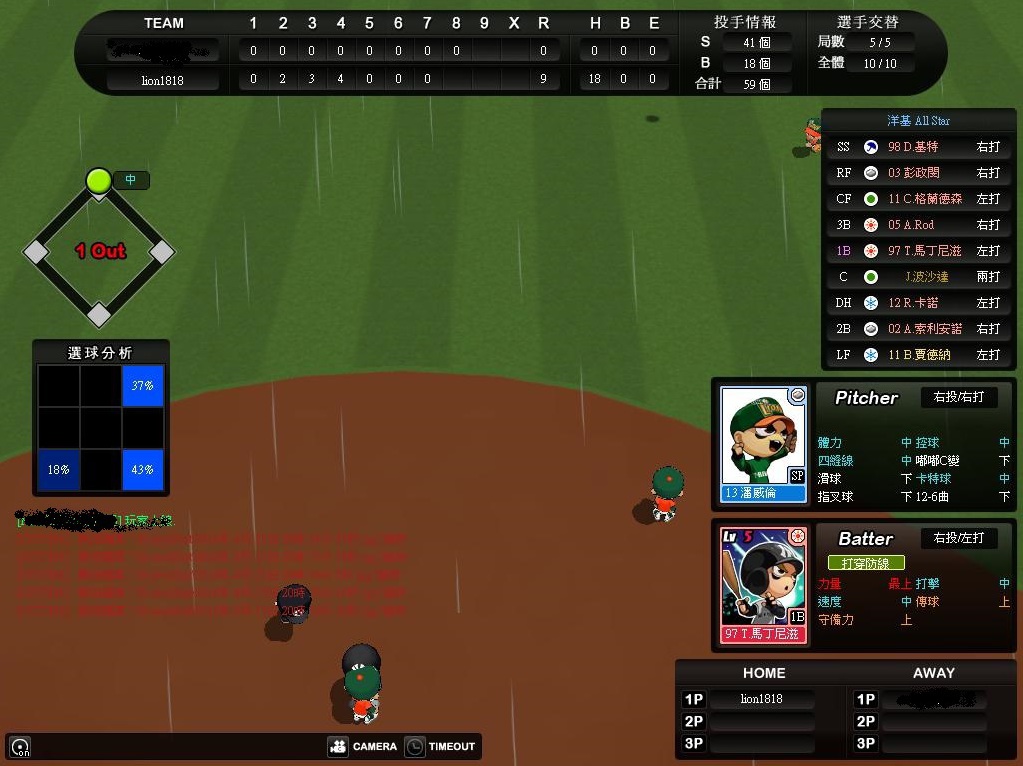Pick 2B 02 A.索利安諾 lineup row
Viewport: 1023px width, 766px height.
(x=918, y=329)
